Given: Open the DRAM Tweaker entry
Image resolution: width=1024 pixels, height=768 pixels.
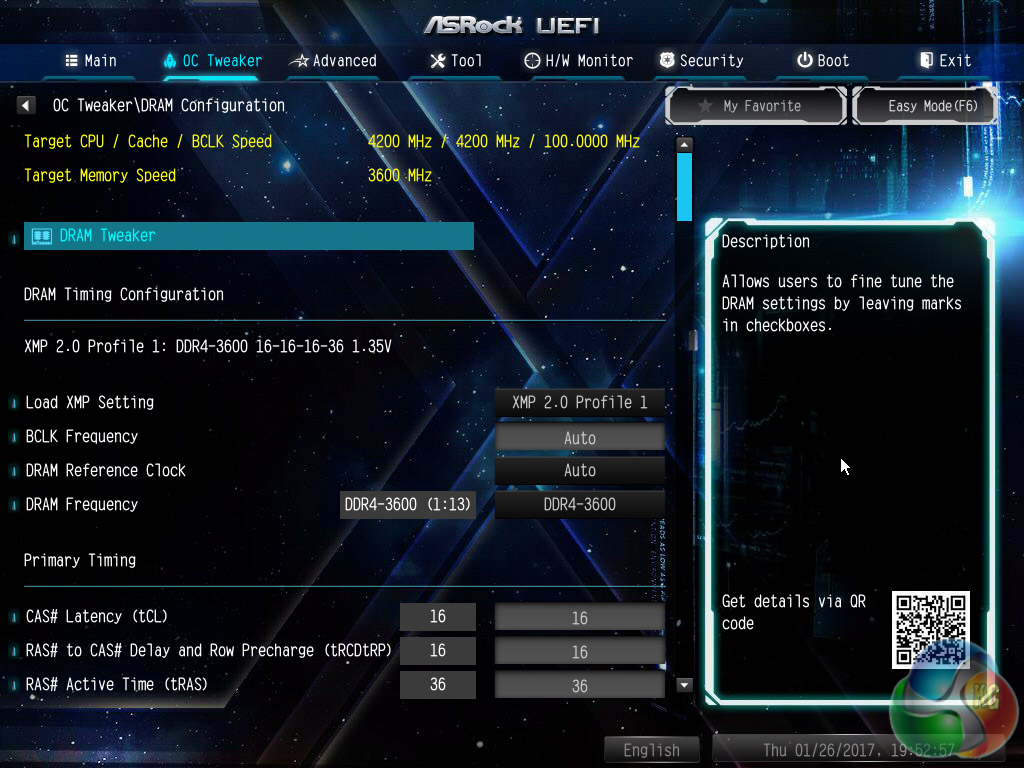Looking at the screenshot, I should coord(248,236).
